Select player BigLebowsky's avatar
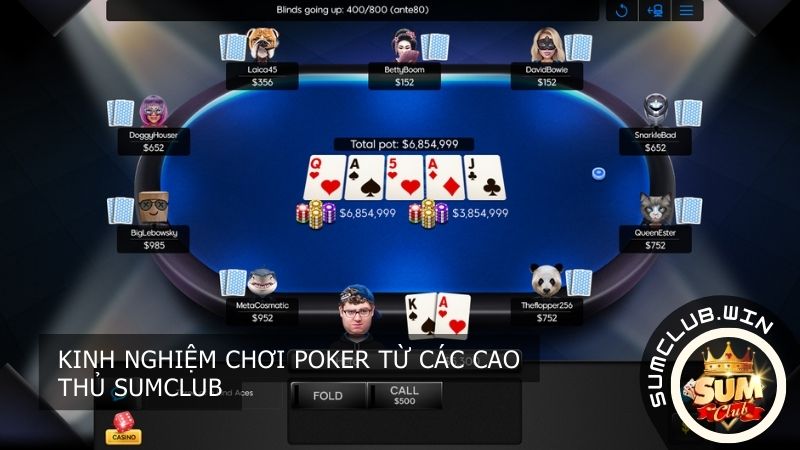 pyautogui.click(x=152, y=207)
